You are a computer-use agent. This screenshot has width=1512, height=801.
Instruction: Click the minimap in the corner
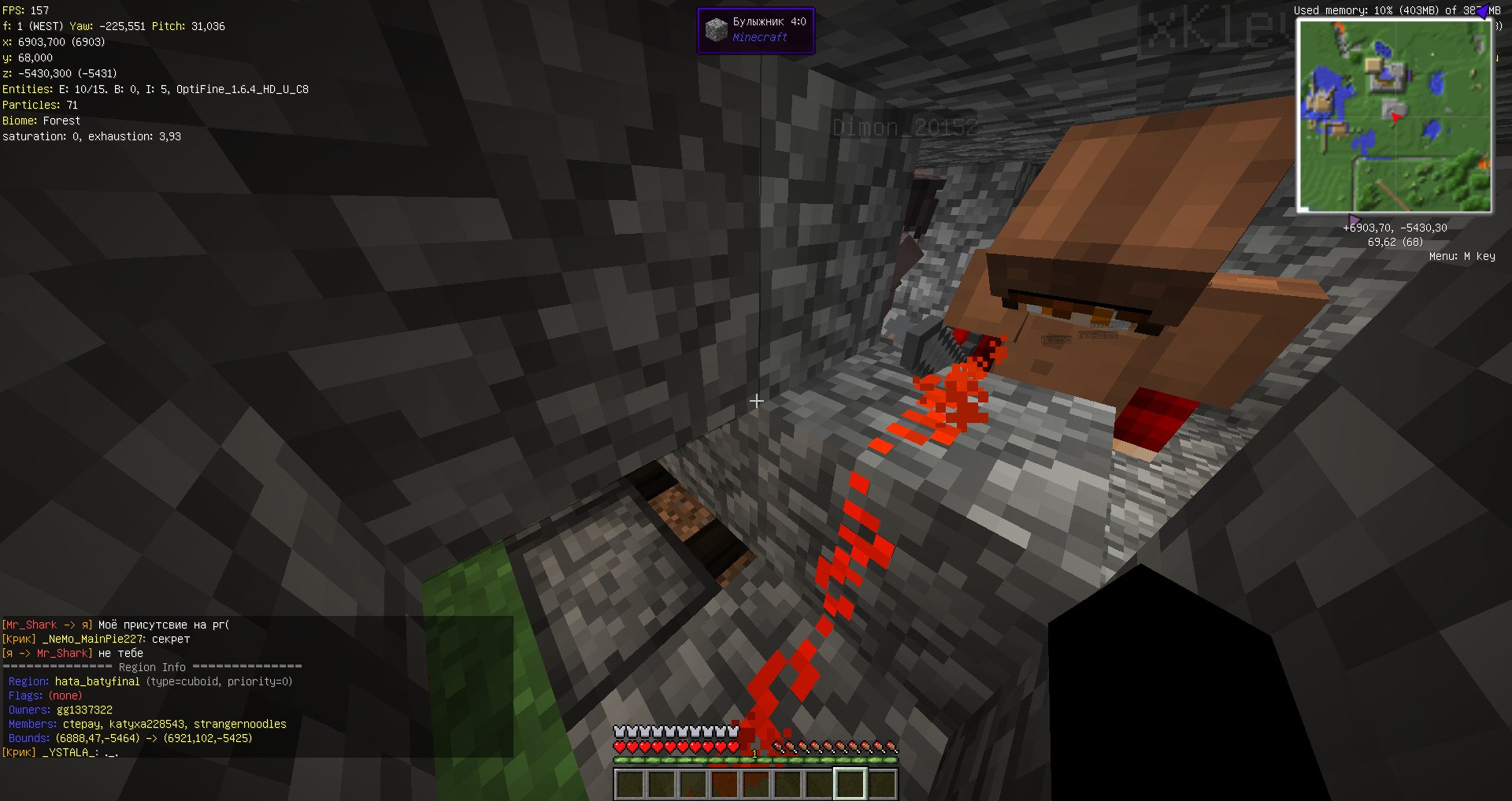coord(1394,116)
